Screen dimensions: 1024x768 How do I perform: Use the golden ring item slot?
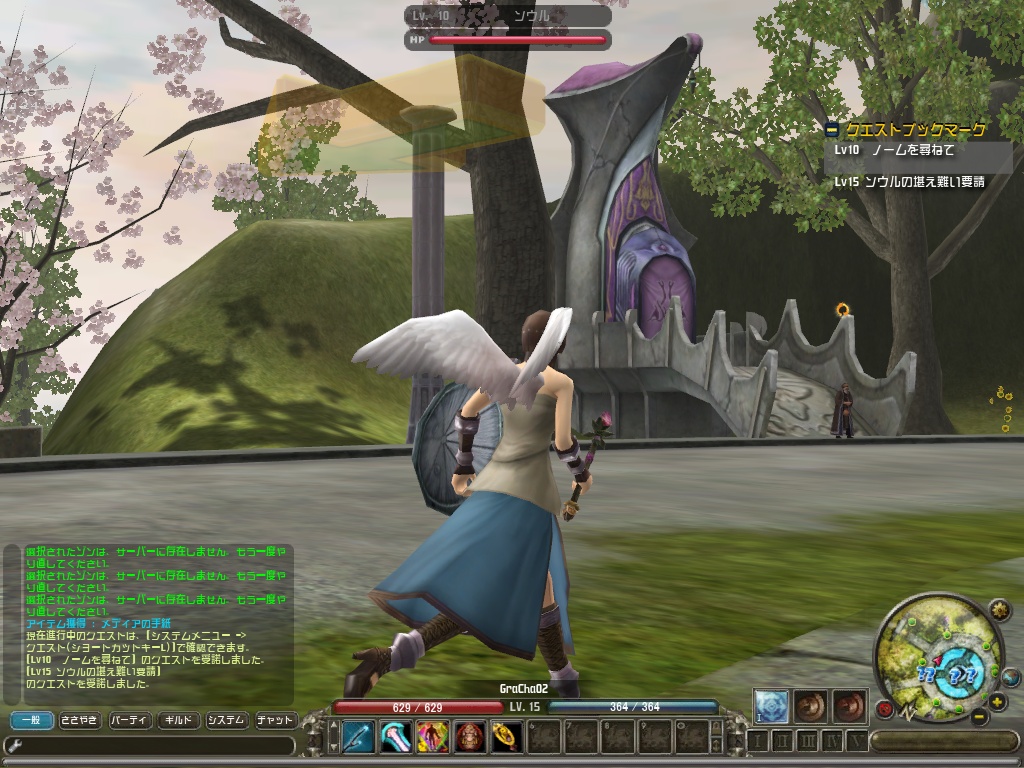(x=507, y=737)
